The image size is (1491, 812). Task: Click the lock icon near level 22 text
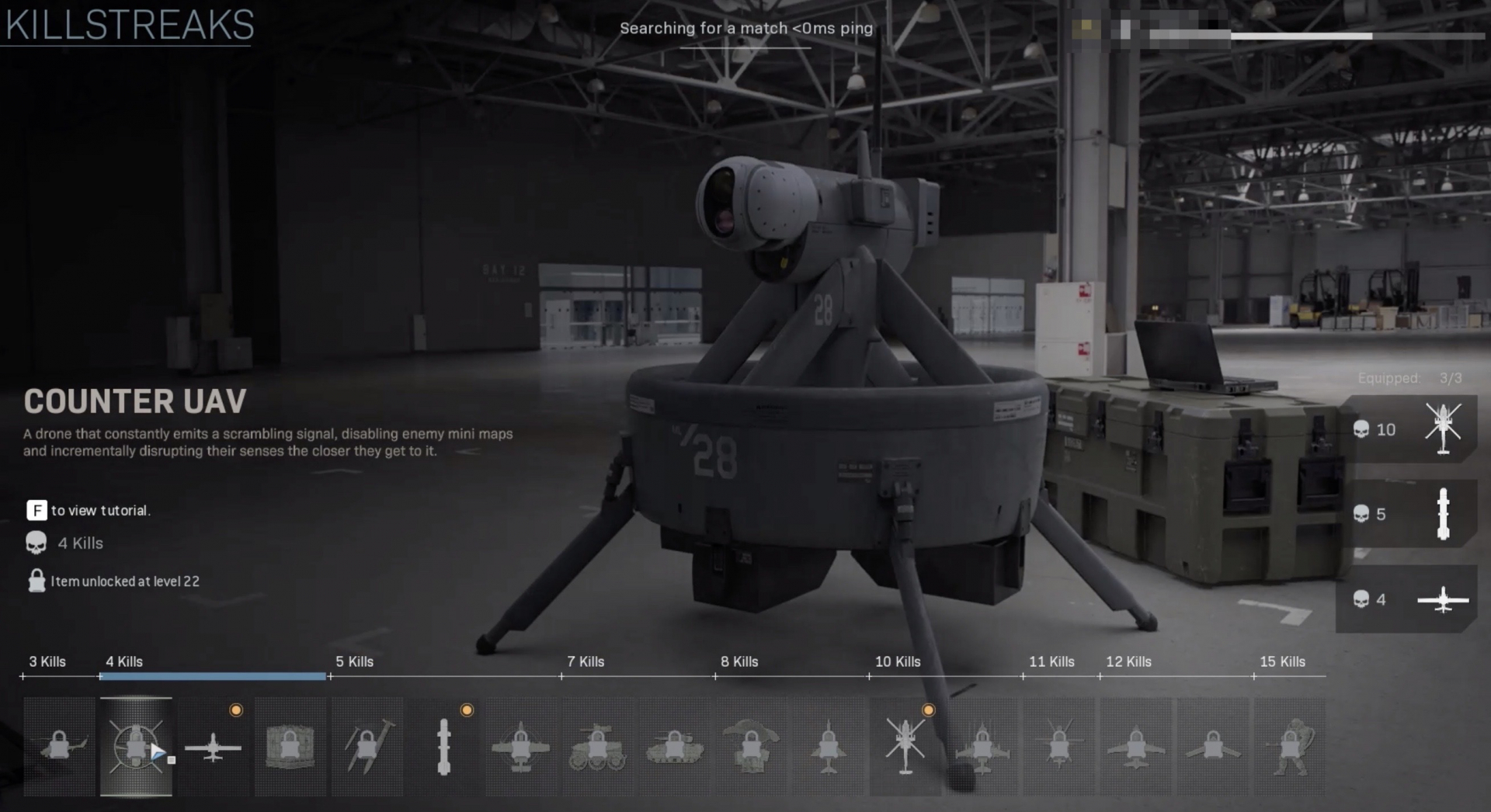(x=35, y=581)
